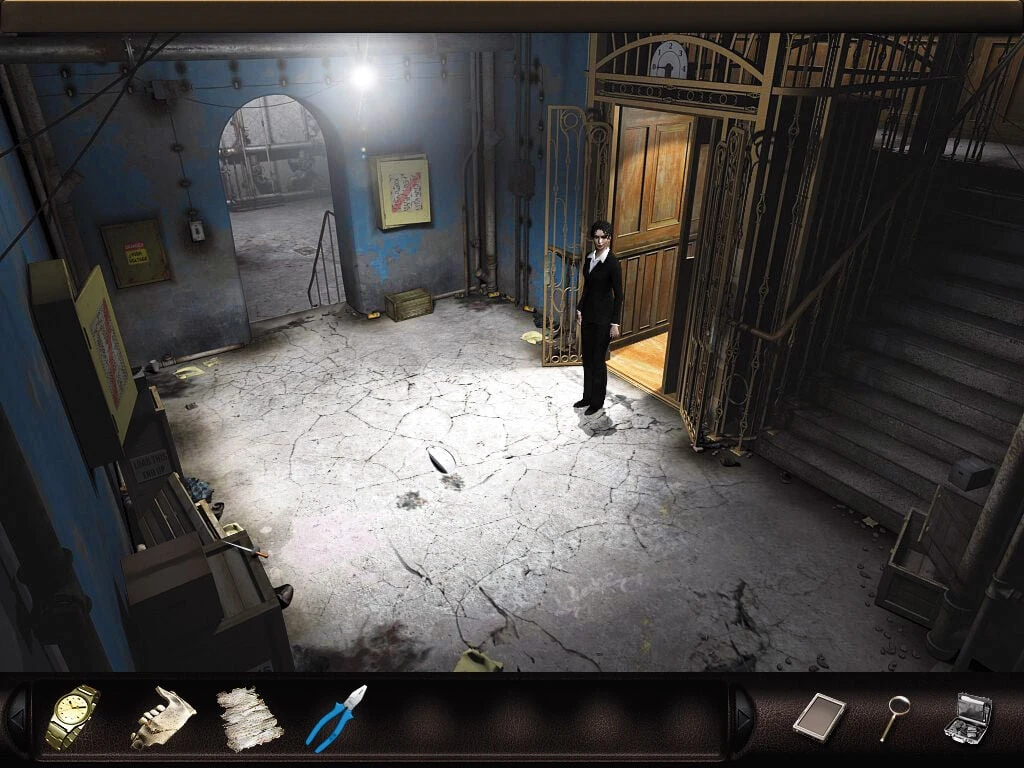Select the gold wristwatch in inventory
This screenshot has width=1024, height=768.
coord(73,717)
